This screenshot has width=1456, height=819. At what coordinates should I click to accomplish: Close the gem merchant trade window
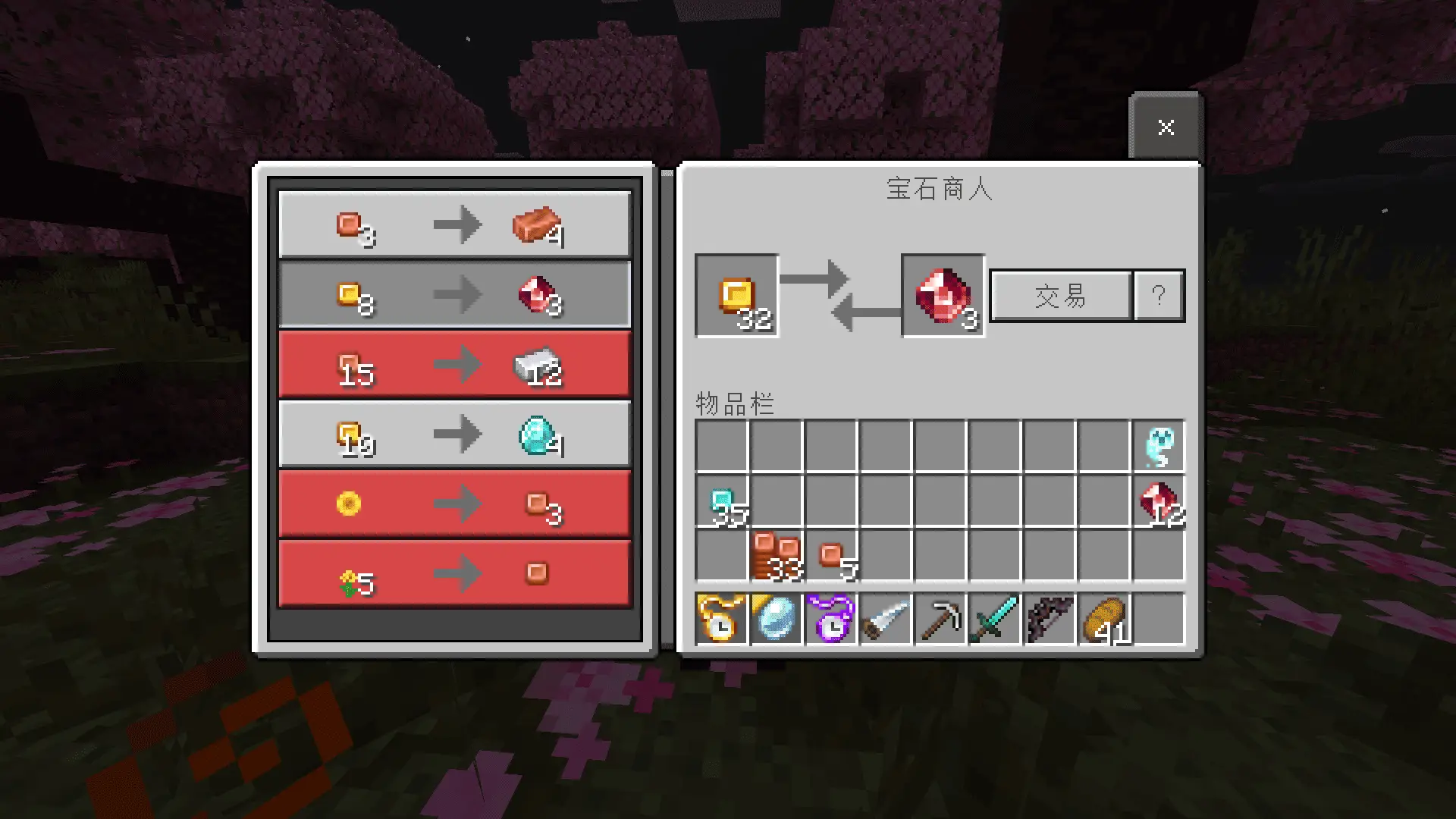coord(1166,127)
